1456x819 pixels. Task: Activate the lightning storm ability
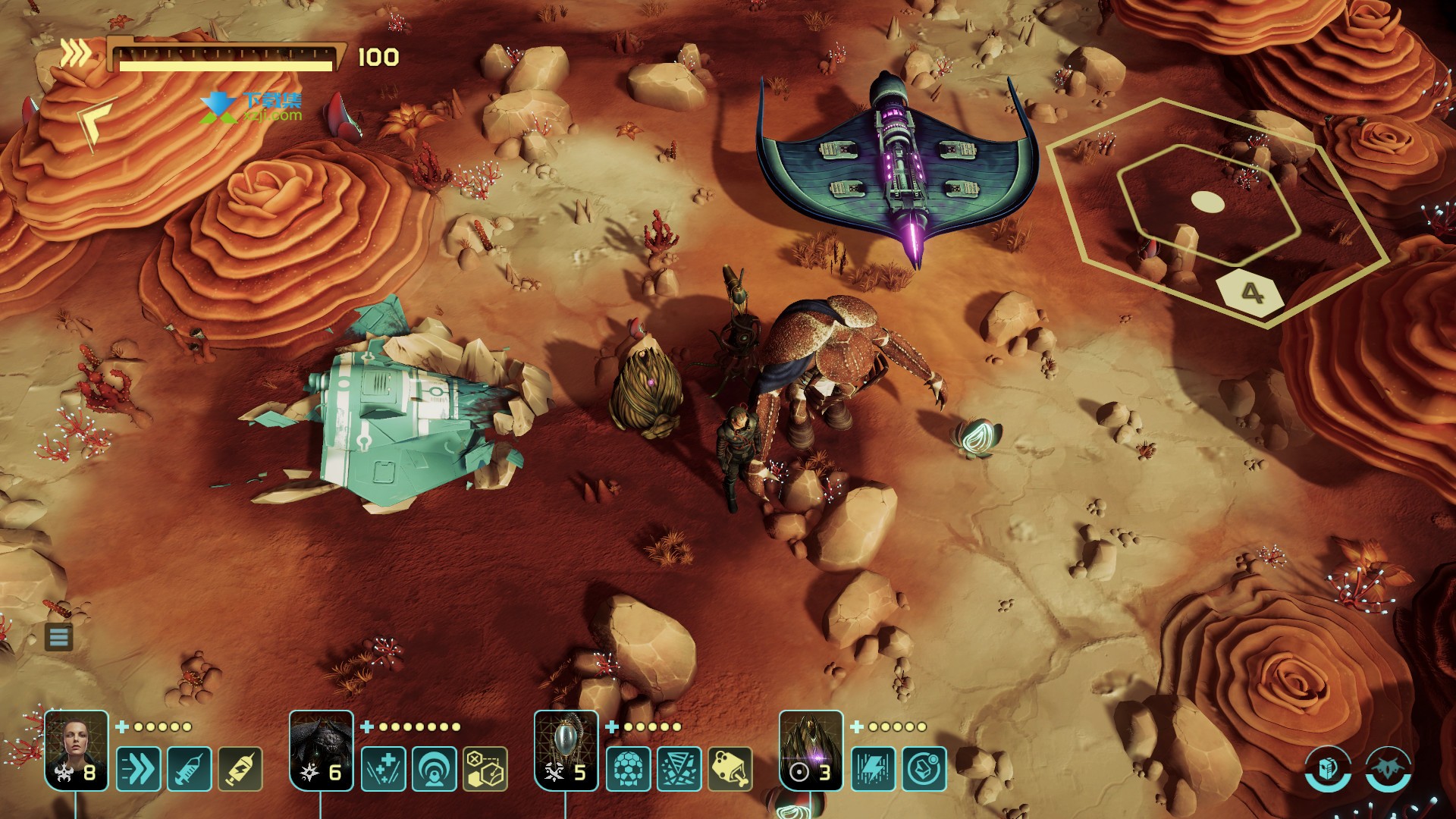coord(874,769)
